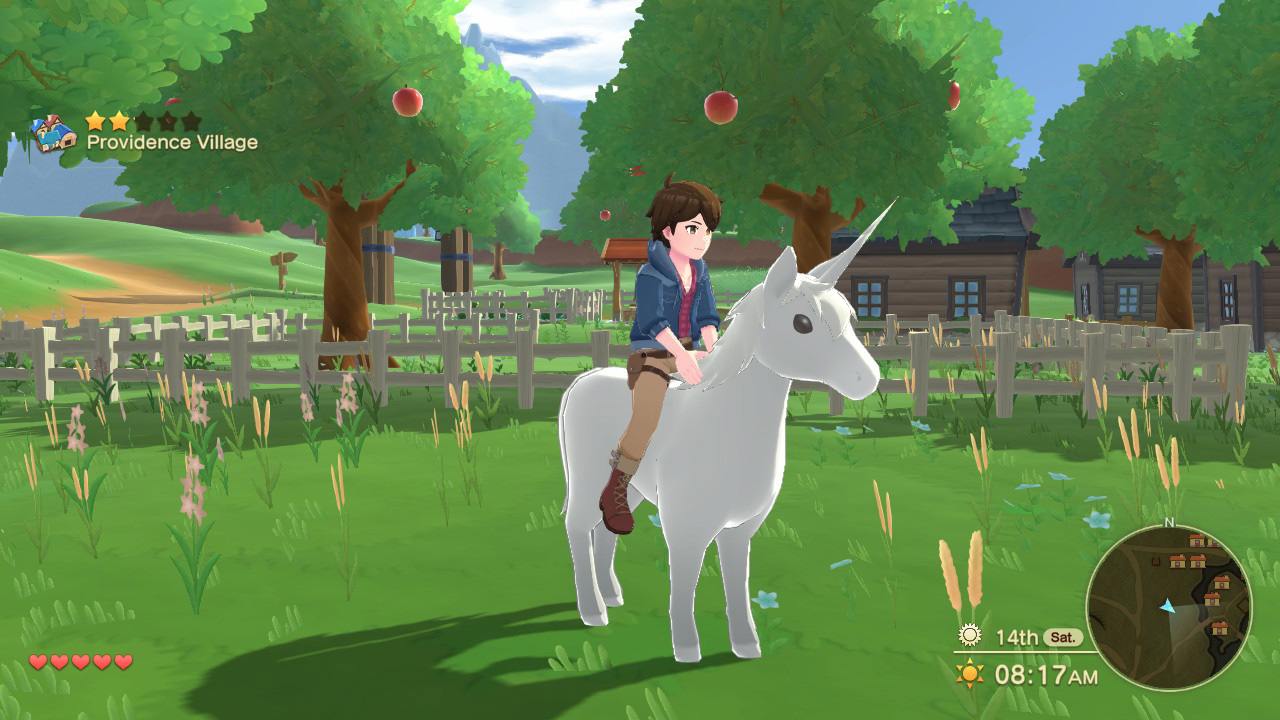Expand the minimap to full view
This screenshot has width=1280, height=720.
(1171, 606)
